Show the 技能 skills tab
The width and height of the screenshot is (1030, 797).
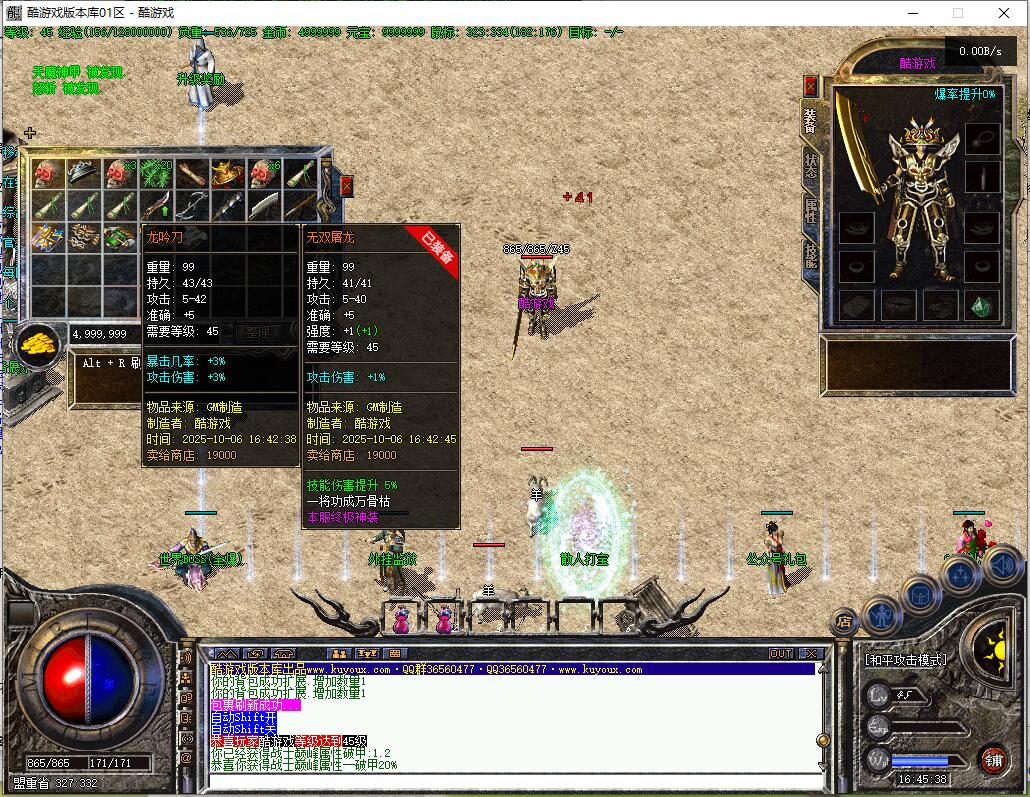(810, 256)
